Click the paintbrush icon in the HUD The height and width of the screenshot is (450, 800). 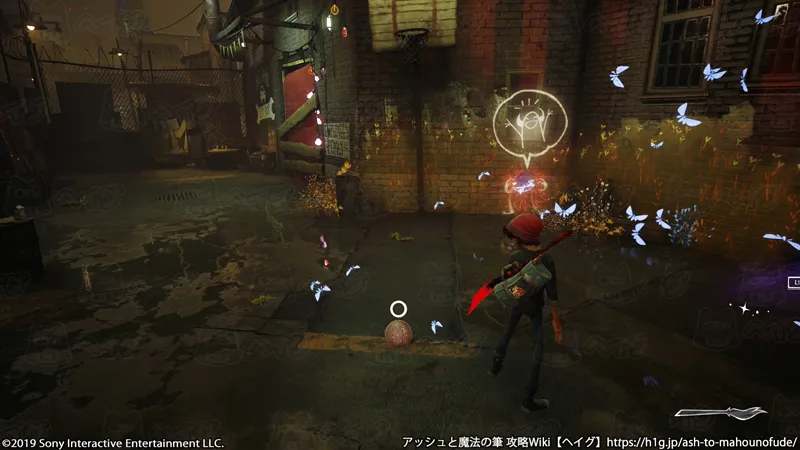point(720,412)
